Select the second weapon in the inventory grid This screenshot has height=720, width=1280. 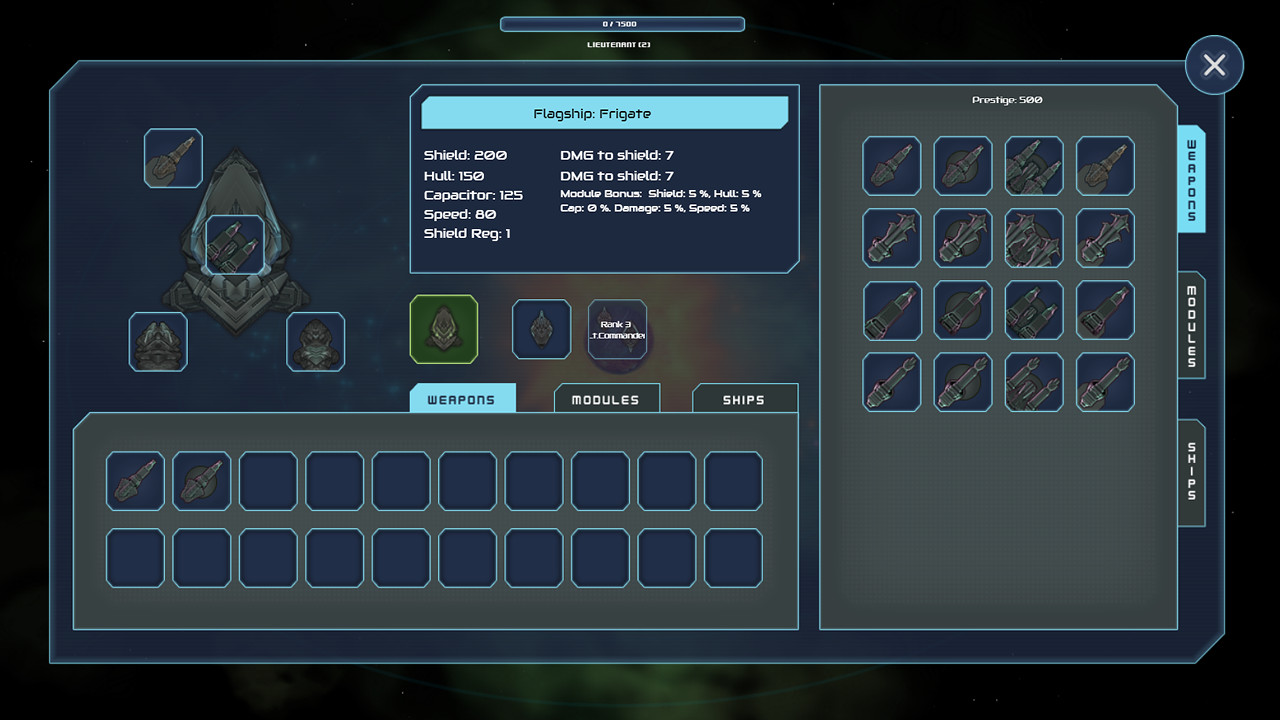pyautogui.click(x=201, y=481)
